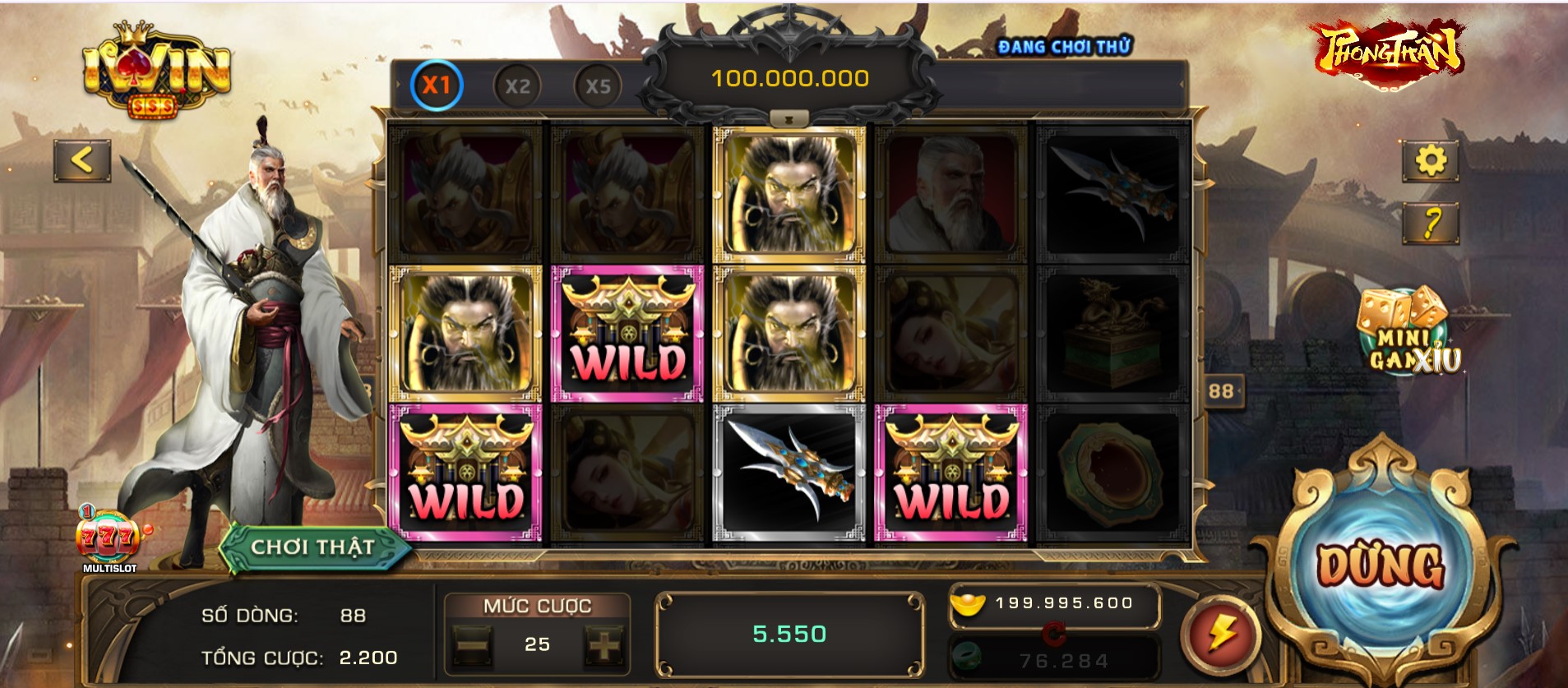Image resolution: width=1568 pixels, height=688 pixels.
Task: Switch to the X2 multiplier
Action: 517,86
